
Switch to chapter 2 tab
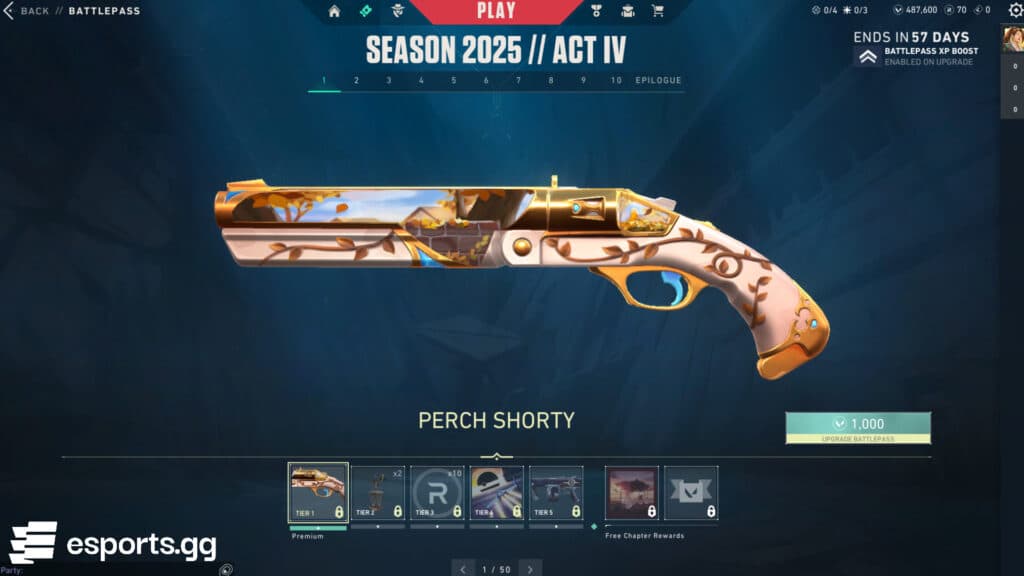pyautogui.click(x=356, y=80)
